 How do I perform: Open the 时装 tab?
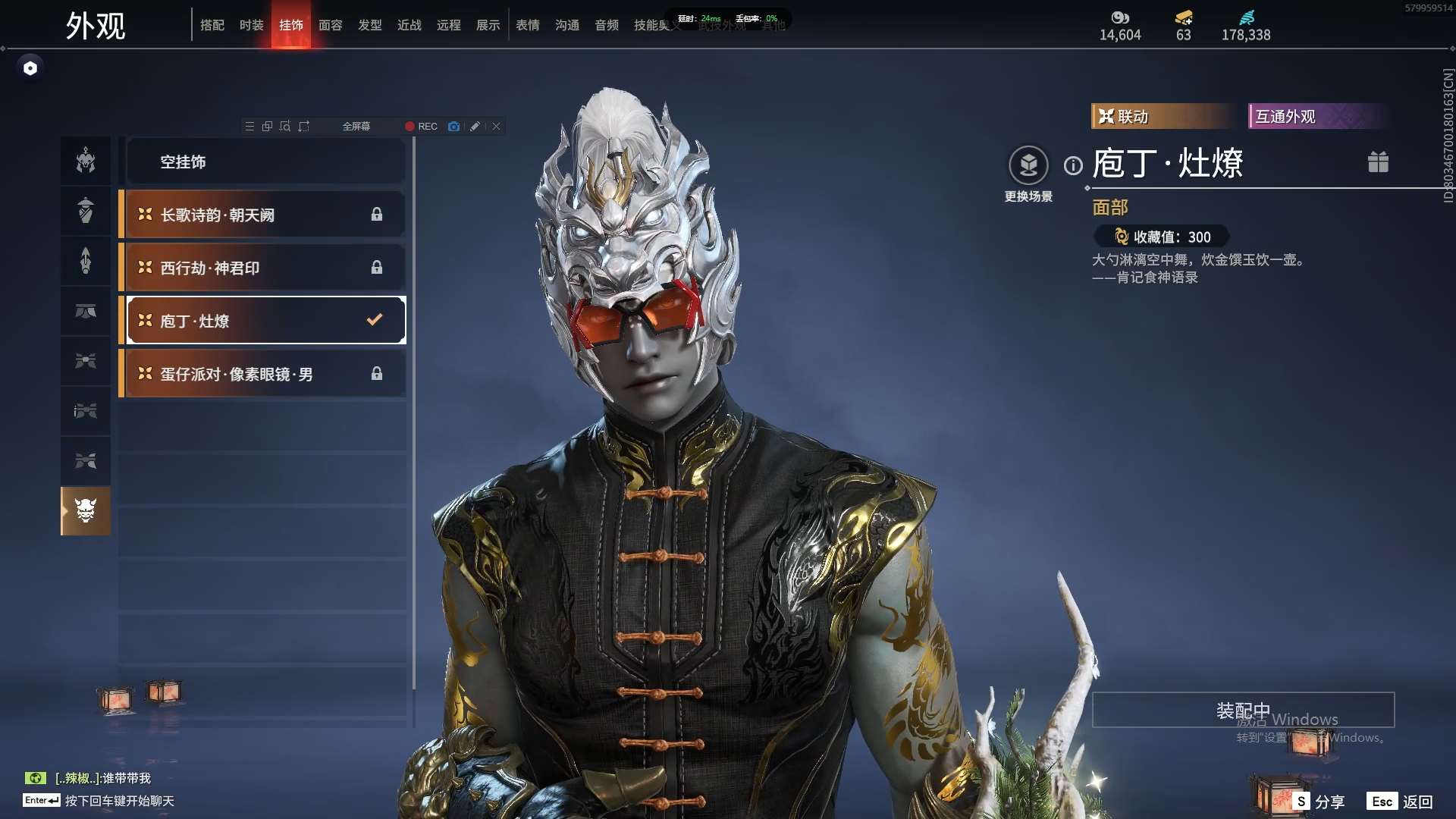click(251, 25)
